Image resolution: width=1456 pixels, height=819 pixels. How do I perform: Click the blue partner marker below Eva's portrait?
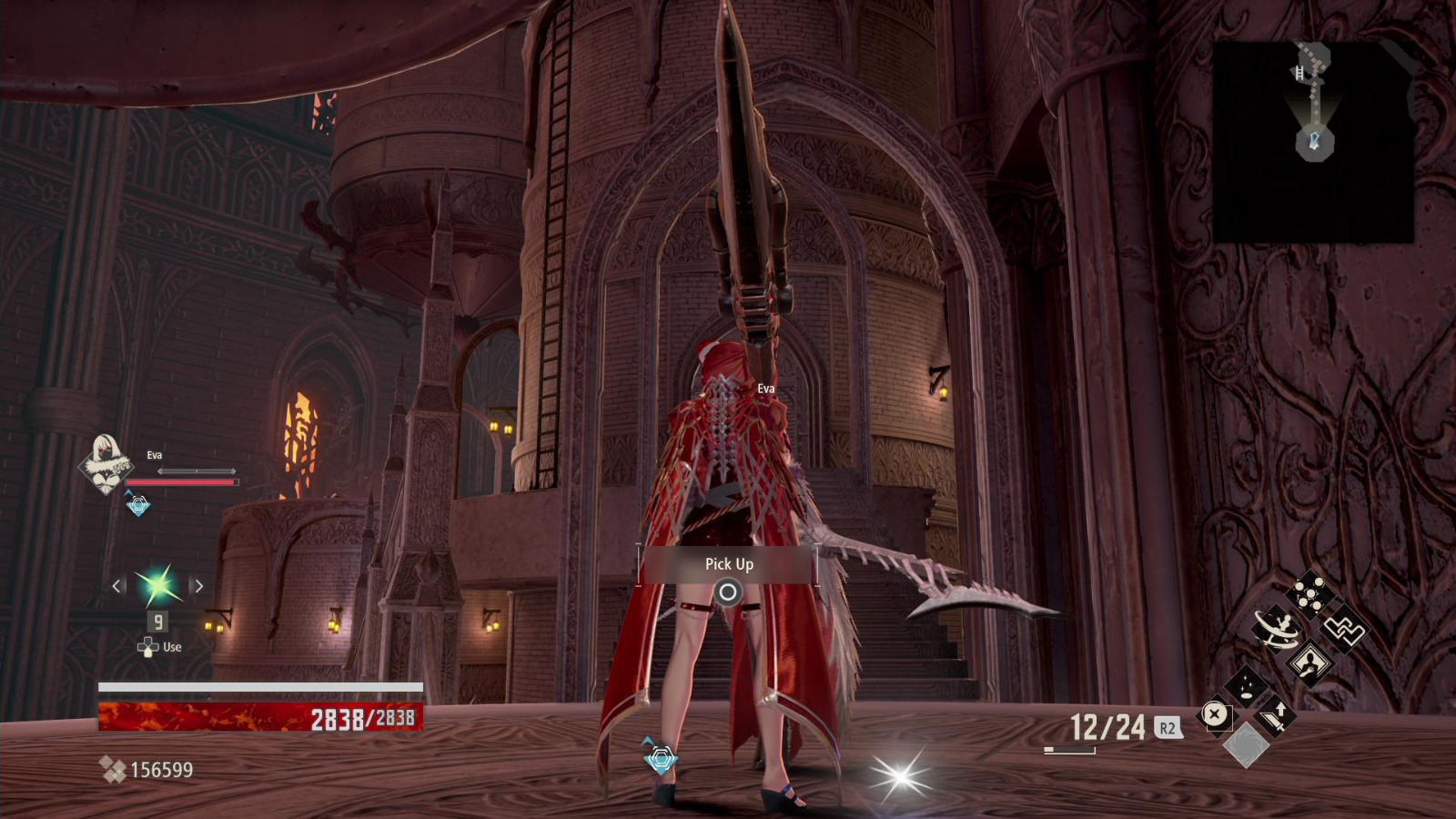137,505
